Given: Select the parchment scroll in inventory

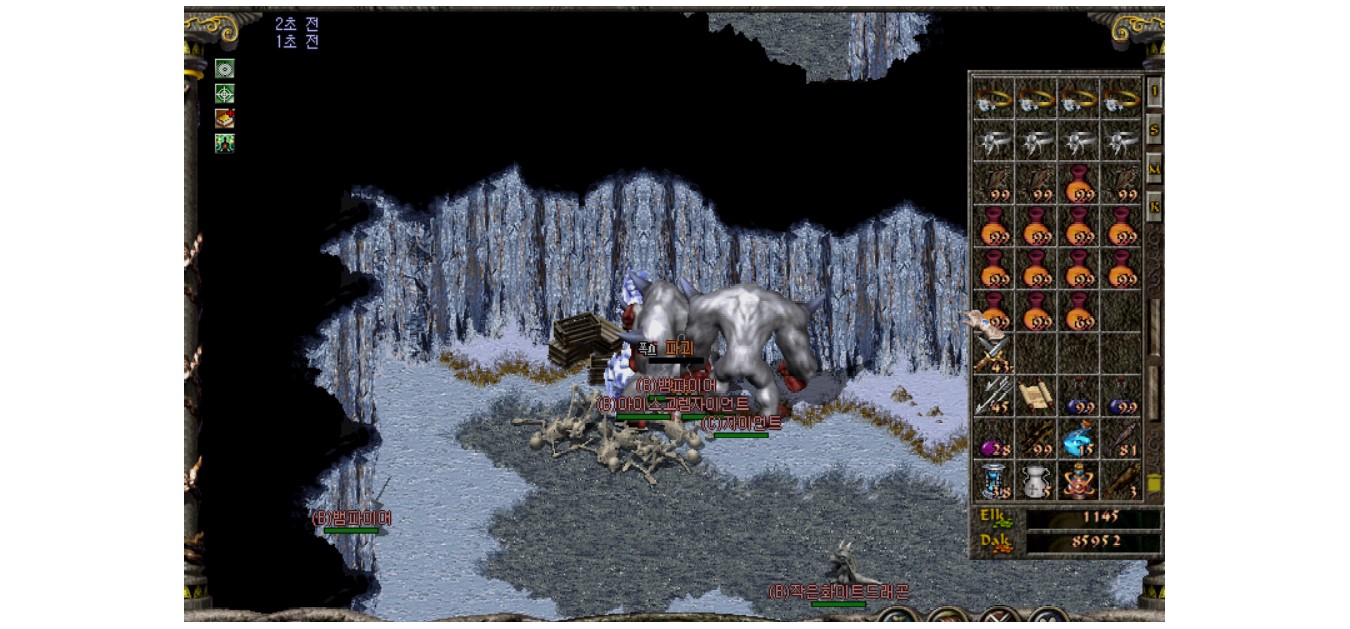Looking at the screenshot, I should pyautogui.click(x=1037, y=396).
